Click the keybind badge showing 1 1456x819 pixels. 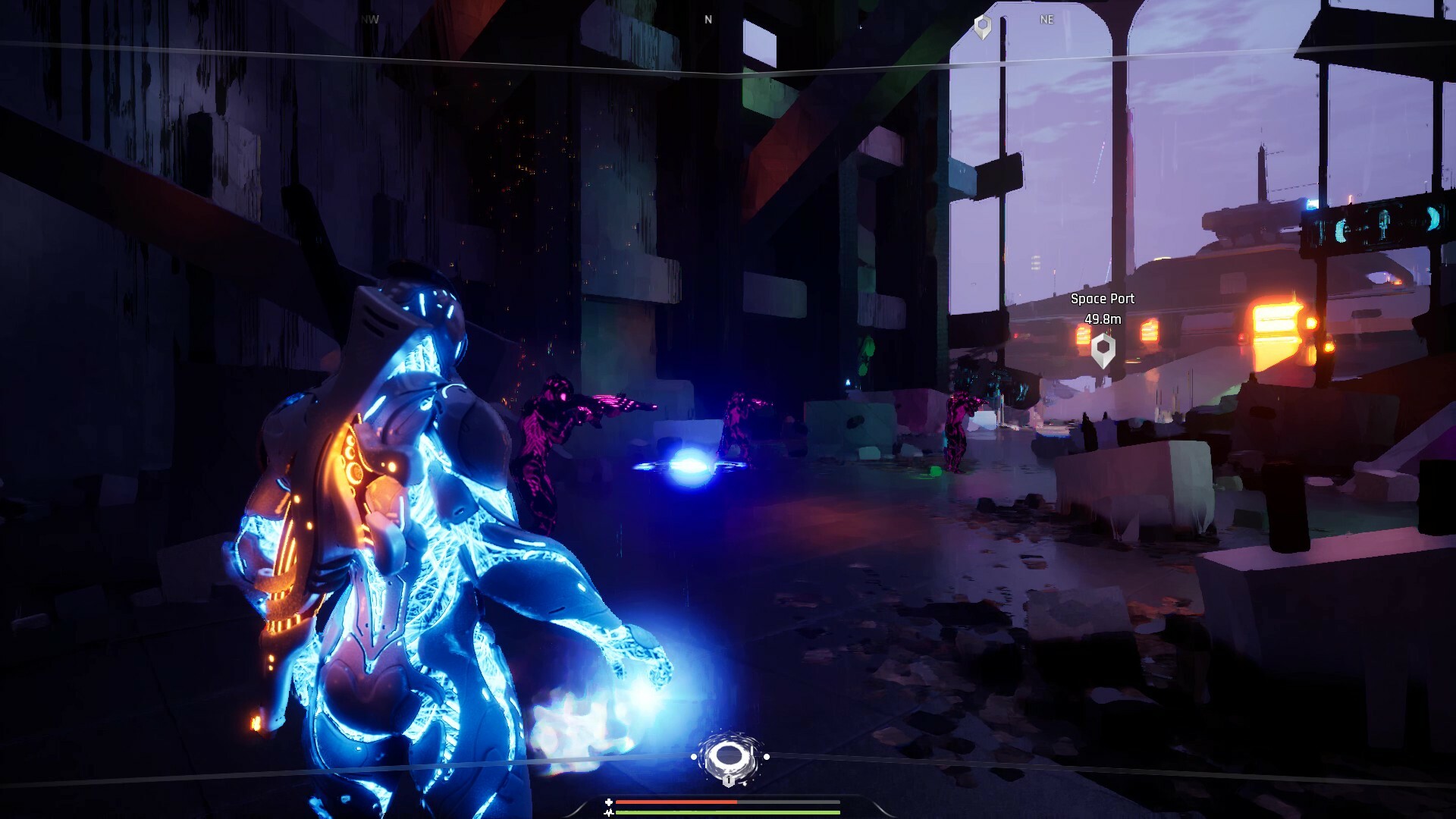point(729,781)
